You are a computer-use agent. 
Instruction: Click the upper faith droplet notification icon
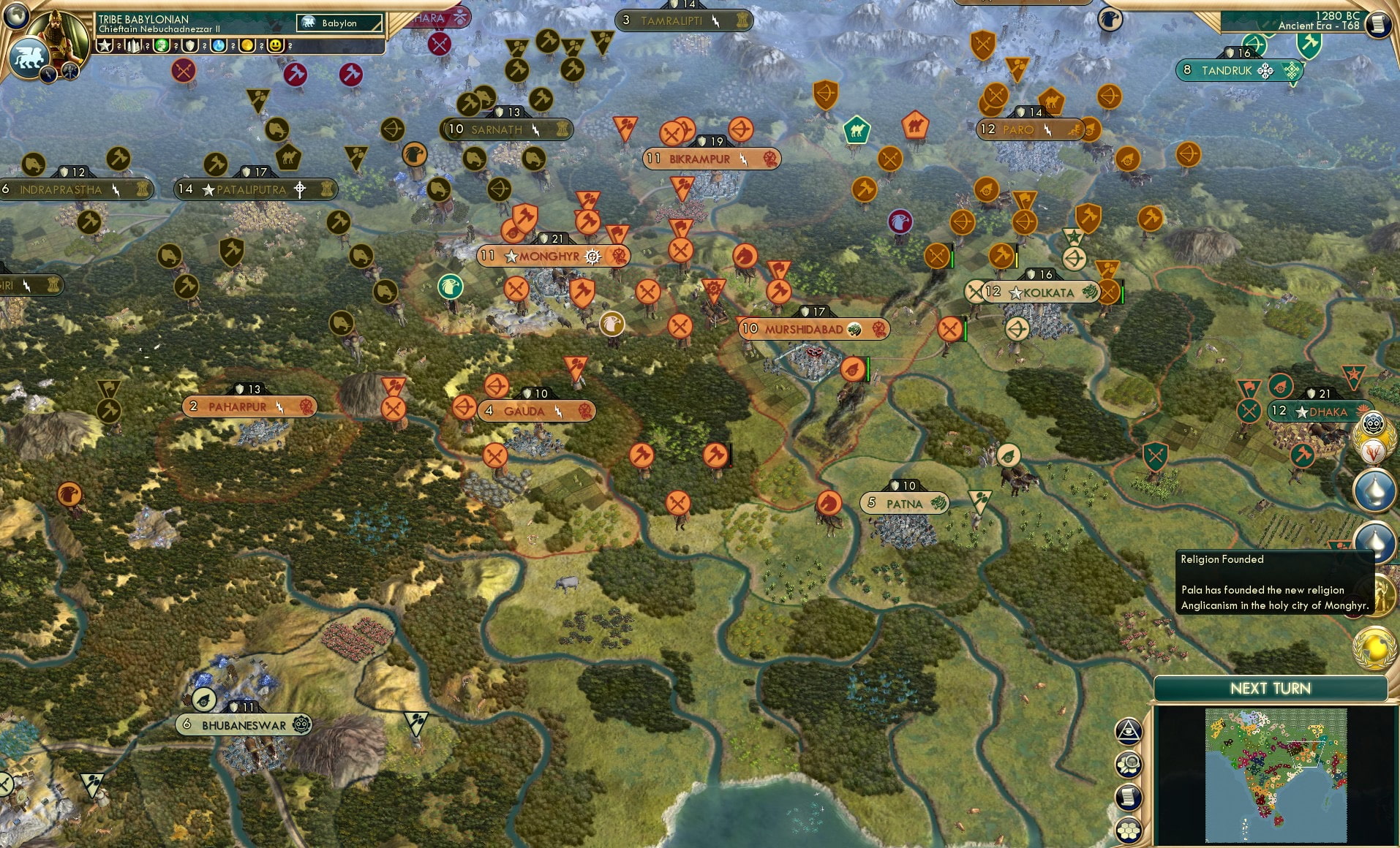pos(1374,489)
